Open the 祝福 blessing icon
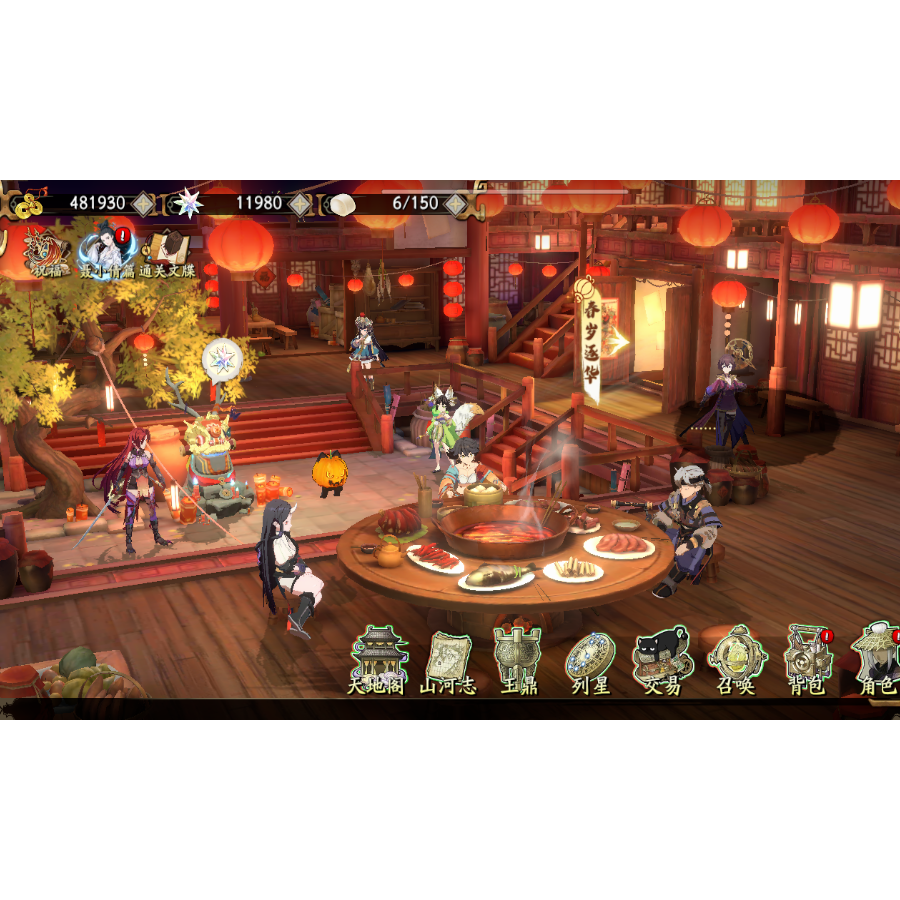Viewport: 900px width, 900px height. 44,253
